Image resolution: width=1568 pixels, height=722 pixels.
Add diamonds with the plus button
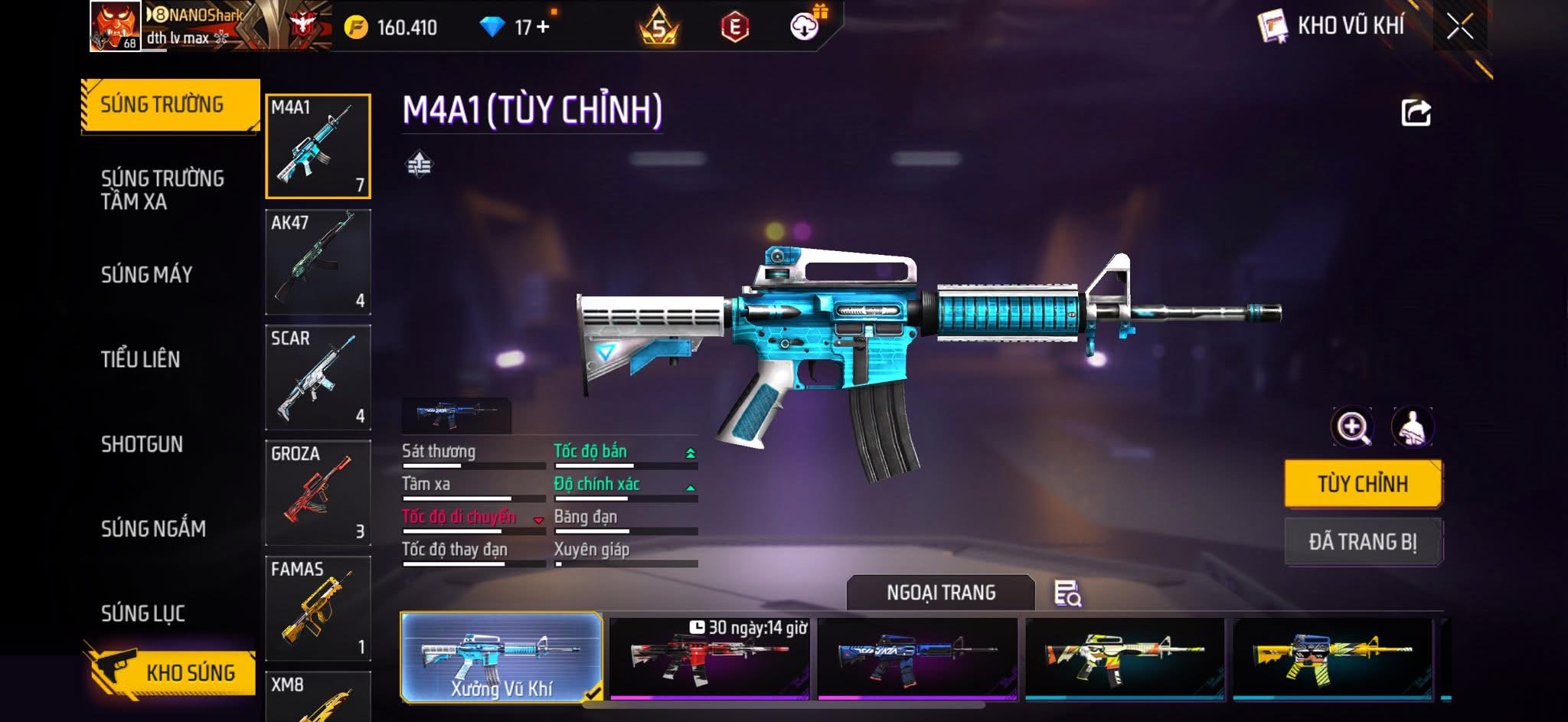(x=543, y=27)
